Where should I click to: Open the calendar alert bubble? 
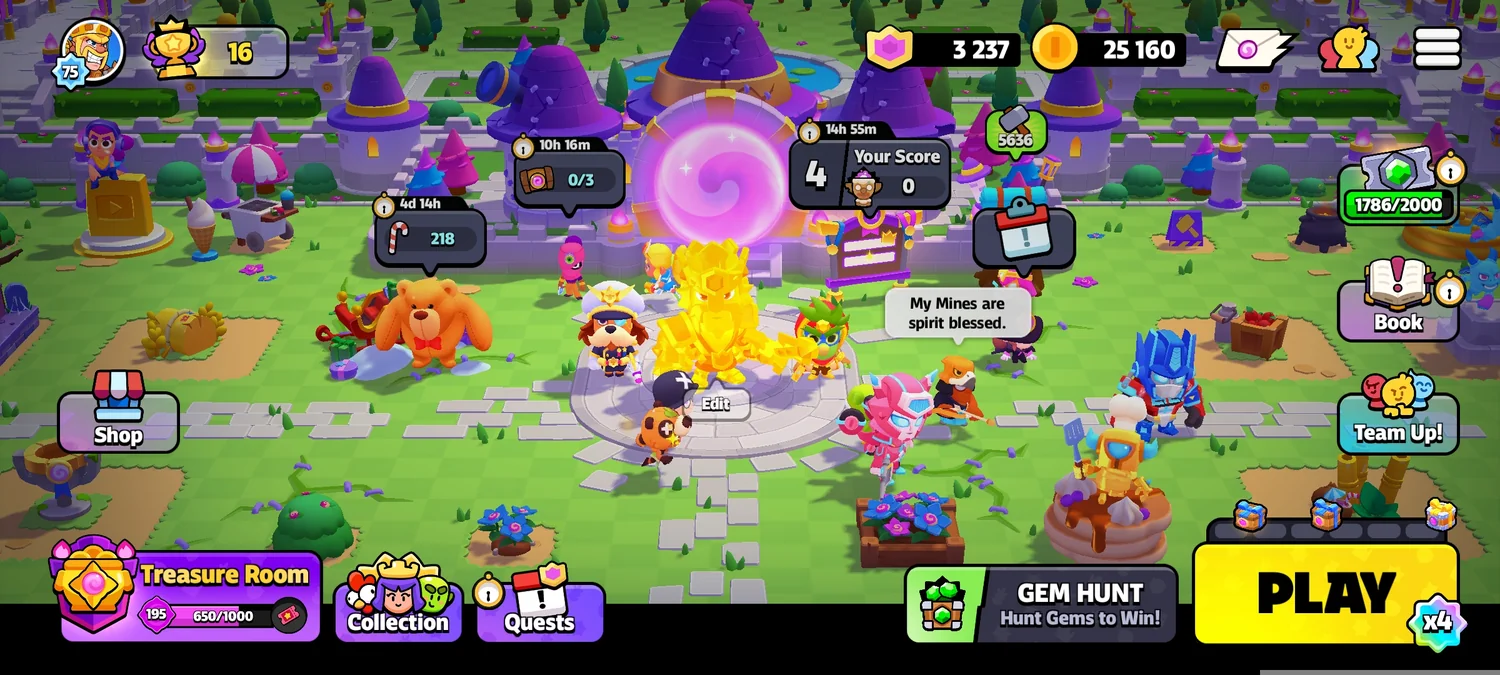[1023, 235]
